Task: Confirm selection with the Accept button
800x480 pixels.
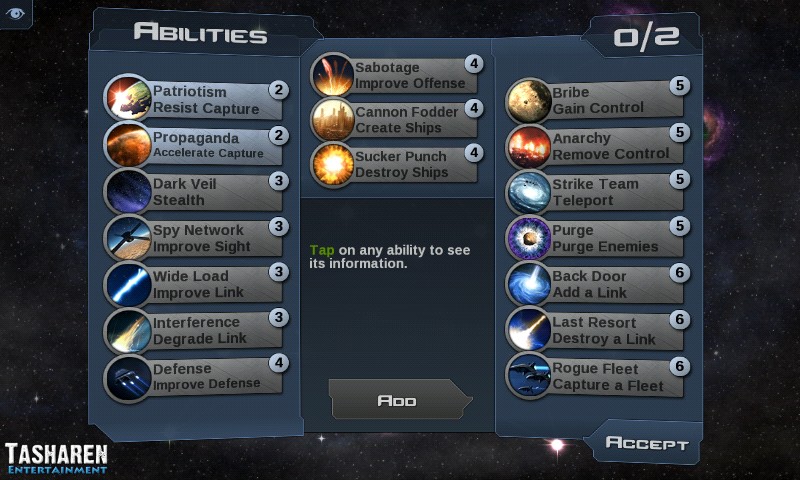Action: coord(647,443)
